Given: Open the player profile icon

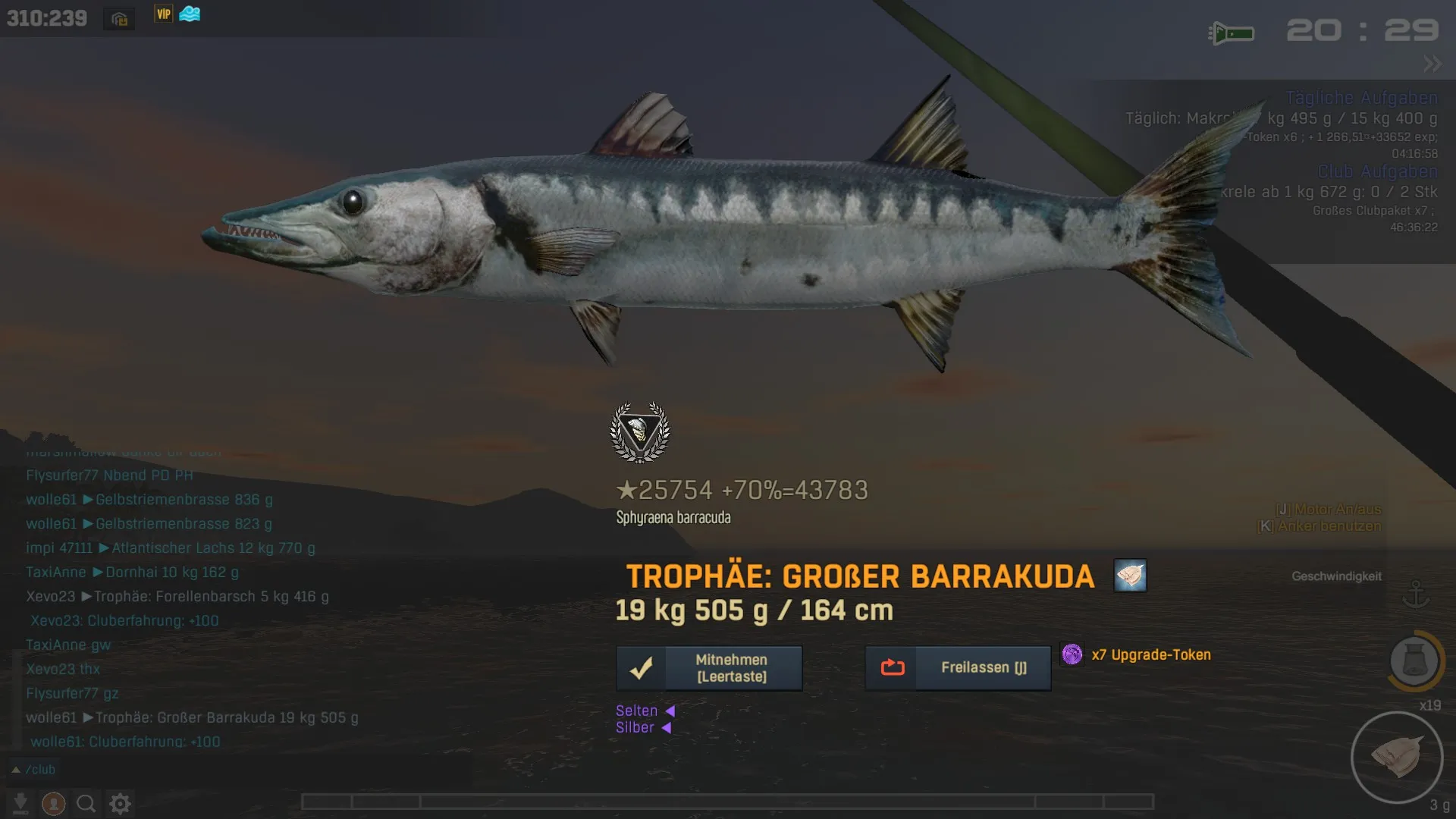Looking at the screenshot, I should coord(53,803).
